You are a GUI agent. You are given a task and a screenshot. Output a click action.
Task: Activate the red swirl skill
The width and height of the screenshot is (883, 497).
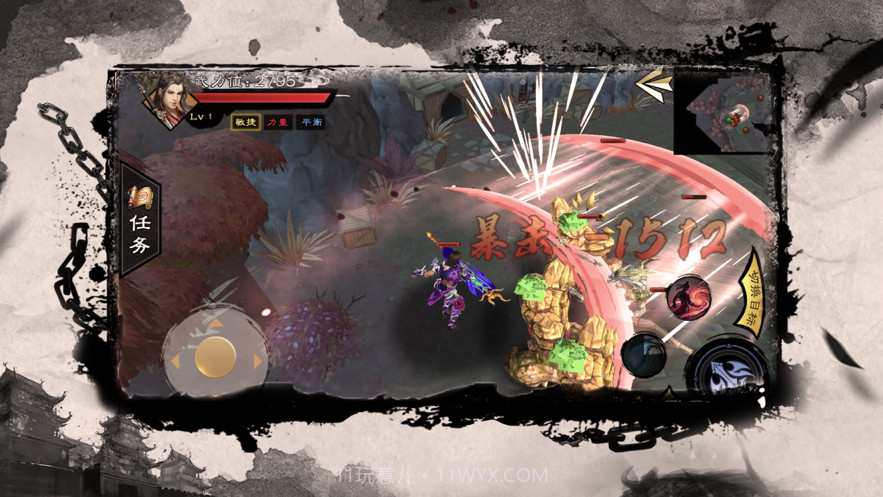pos(689,296)
